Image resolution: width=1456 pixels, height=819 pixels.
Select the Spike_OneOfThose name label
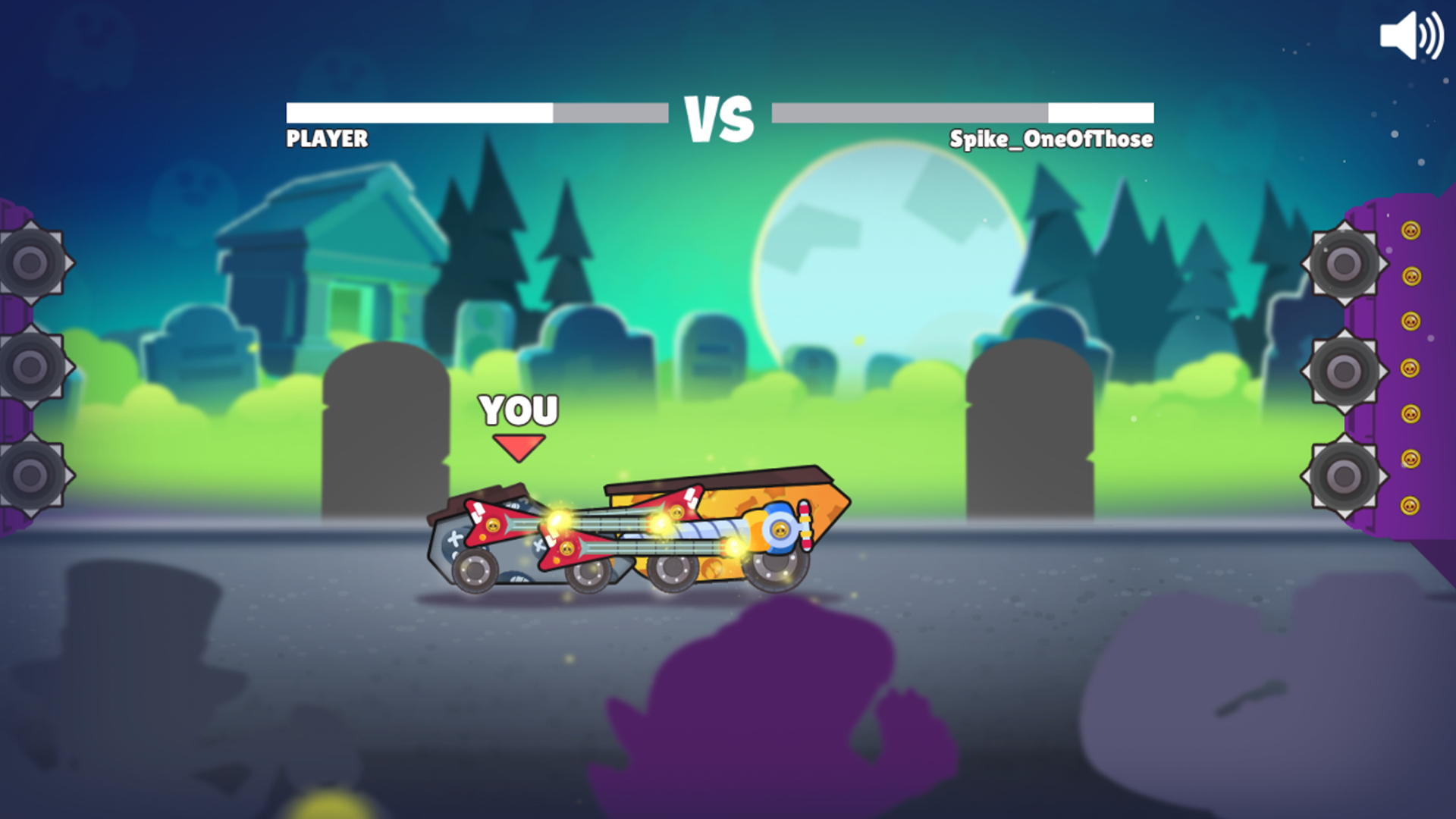pos(1050,140)
